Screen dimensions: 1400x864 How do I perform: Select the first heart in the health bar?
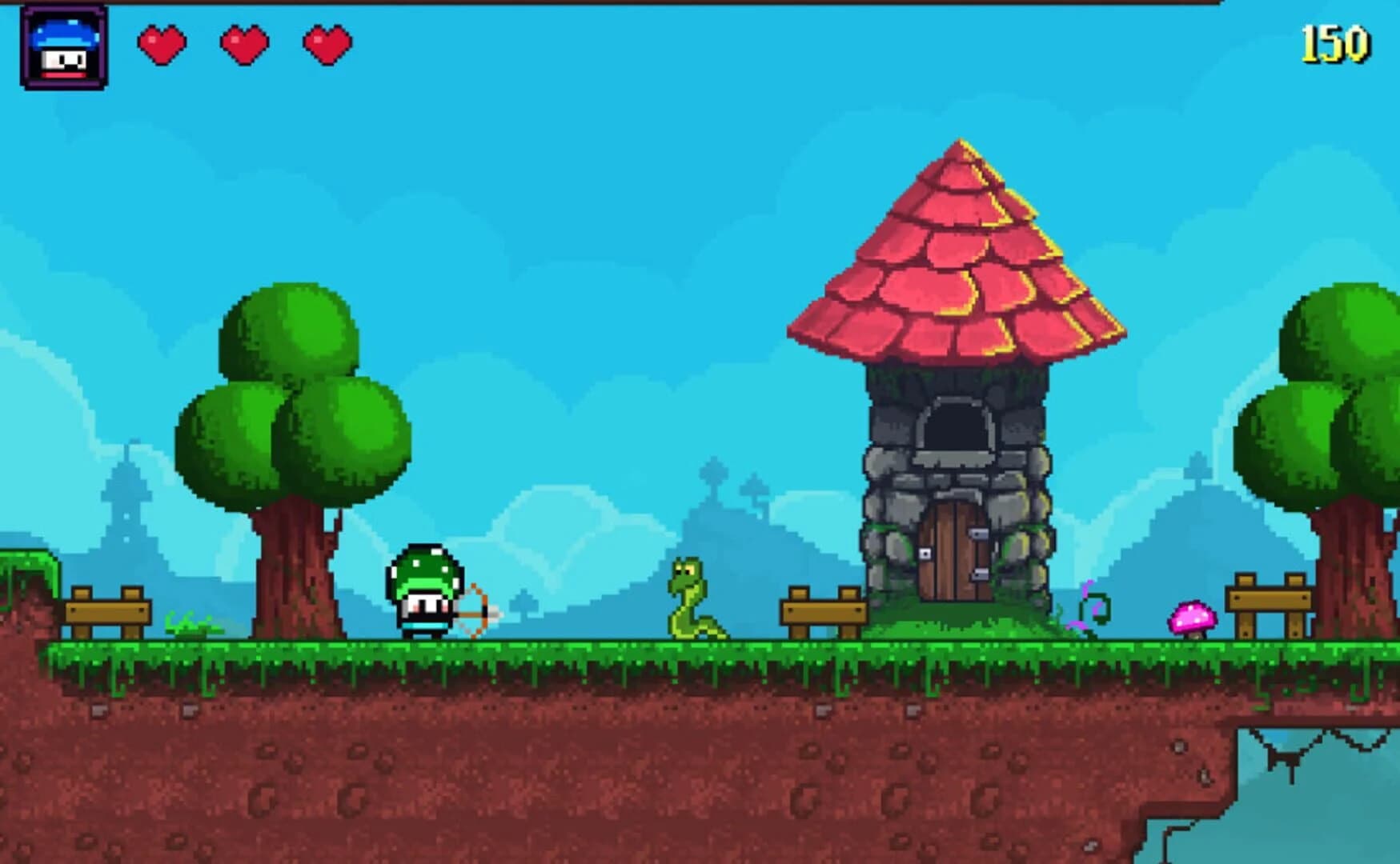[x=162, y=44]
